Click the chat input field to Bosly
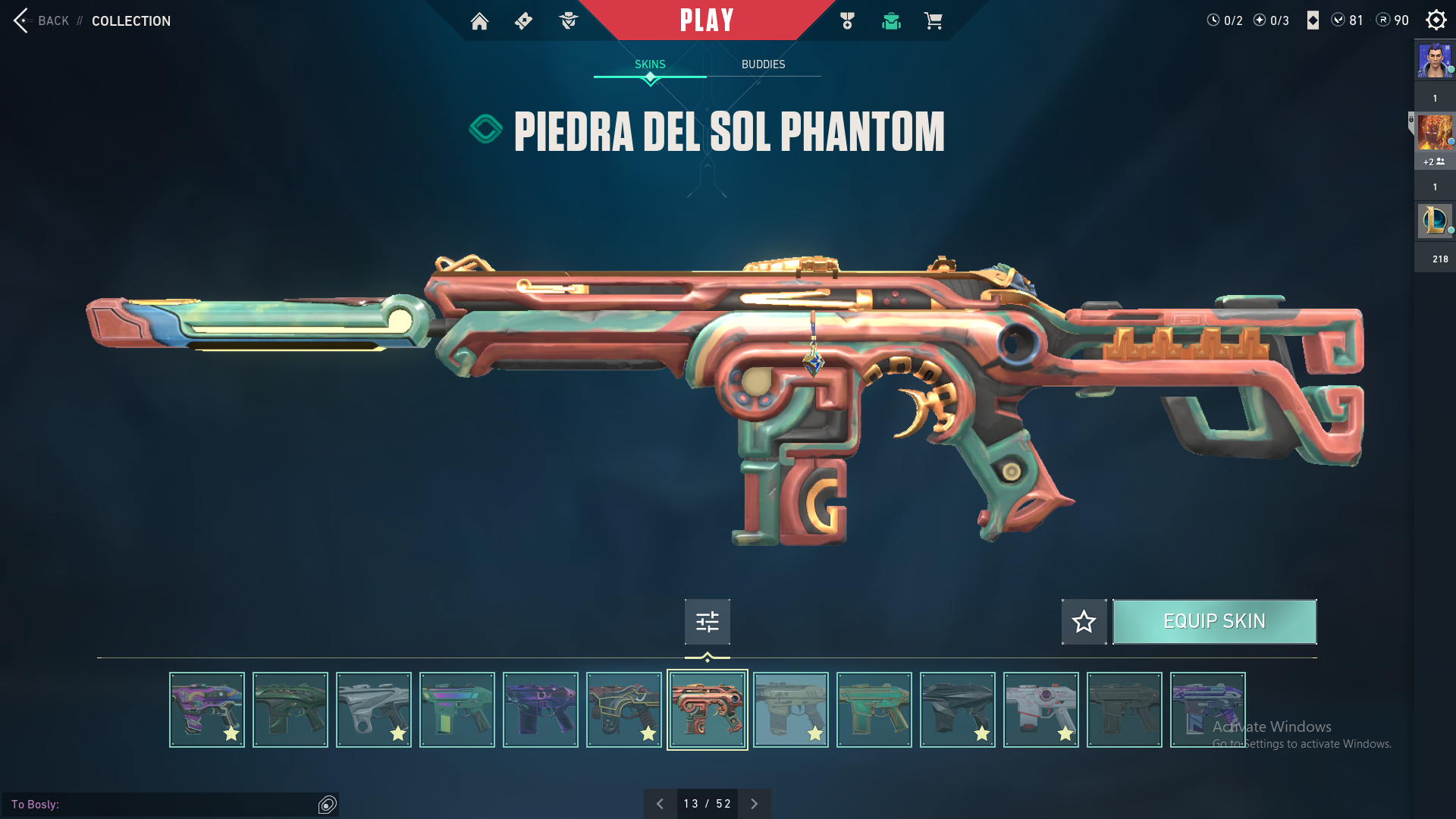 pos(167,805)
